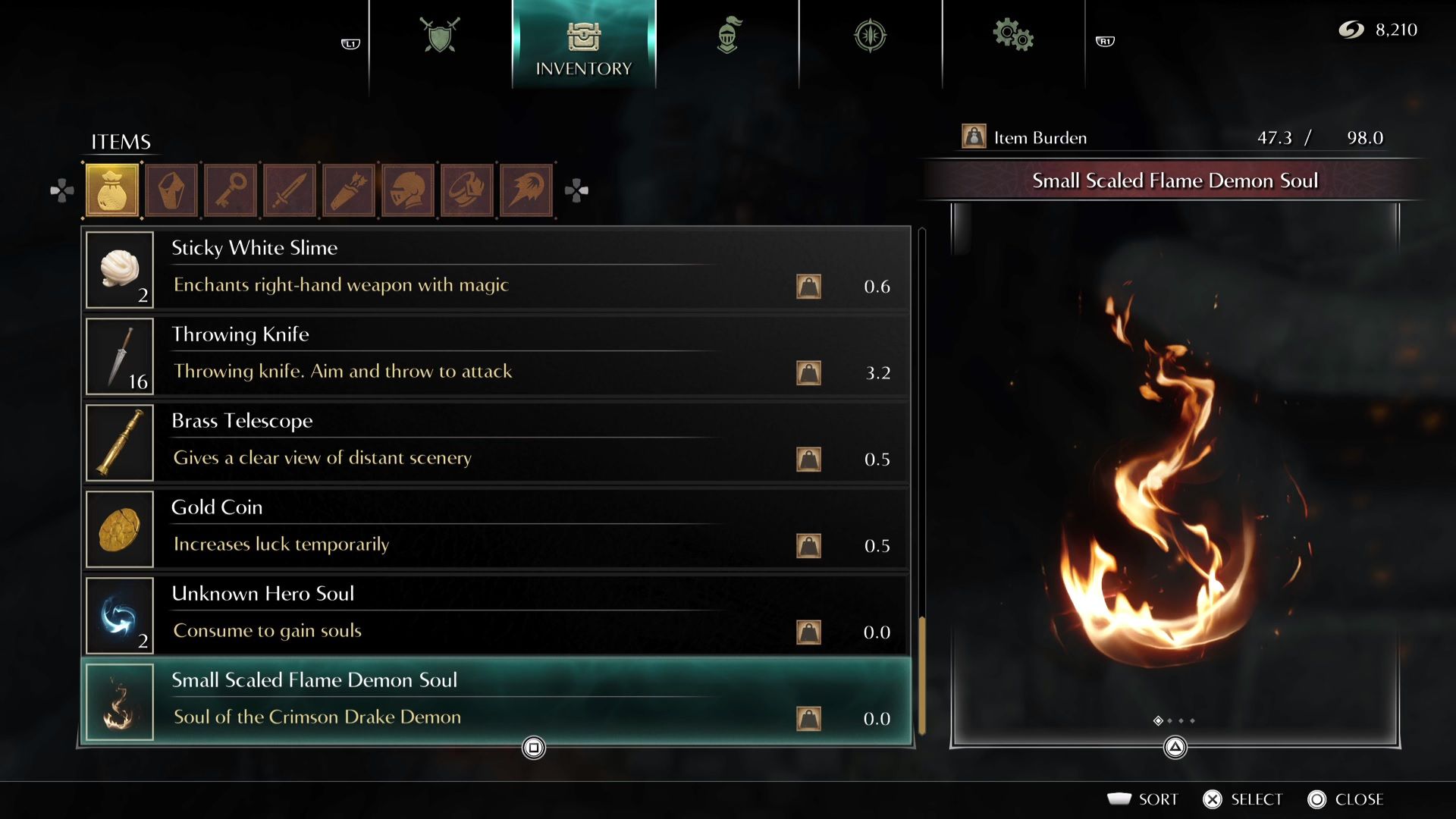Select the quiver ammunition category icon
Image resolution: width=1456 pixels, height=819 pixels.
tap(348, 190)
